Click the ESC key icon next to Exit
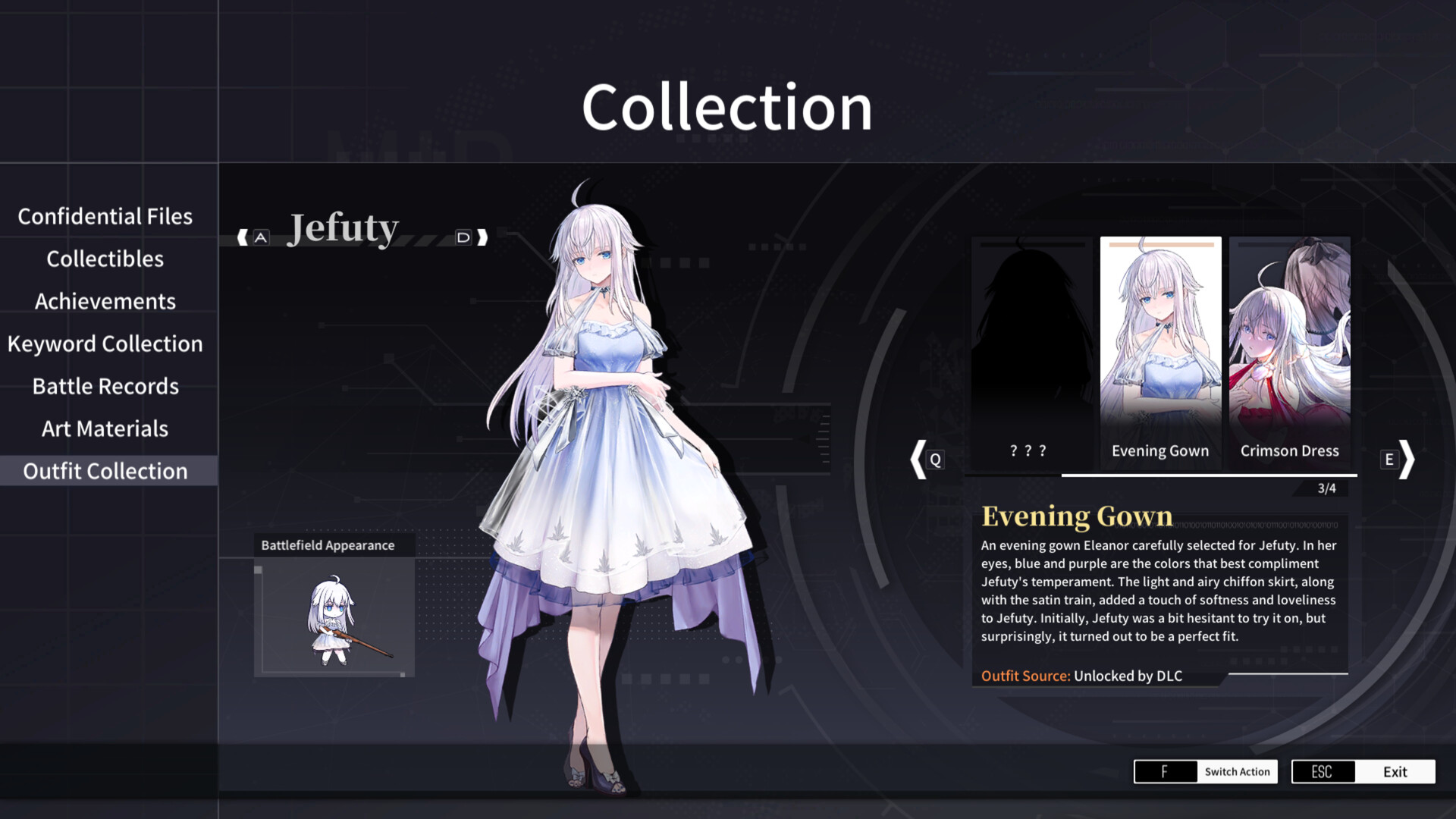The width and height of the screenshot is (1456, 819). pyautogui.click(x=1323, y=771)
